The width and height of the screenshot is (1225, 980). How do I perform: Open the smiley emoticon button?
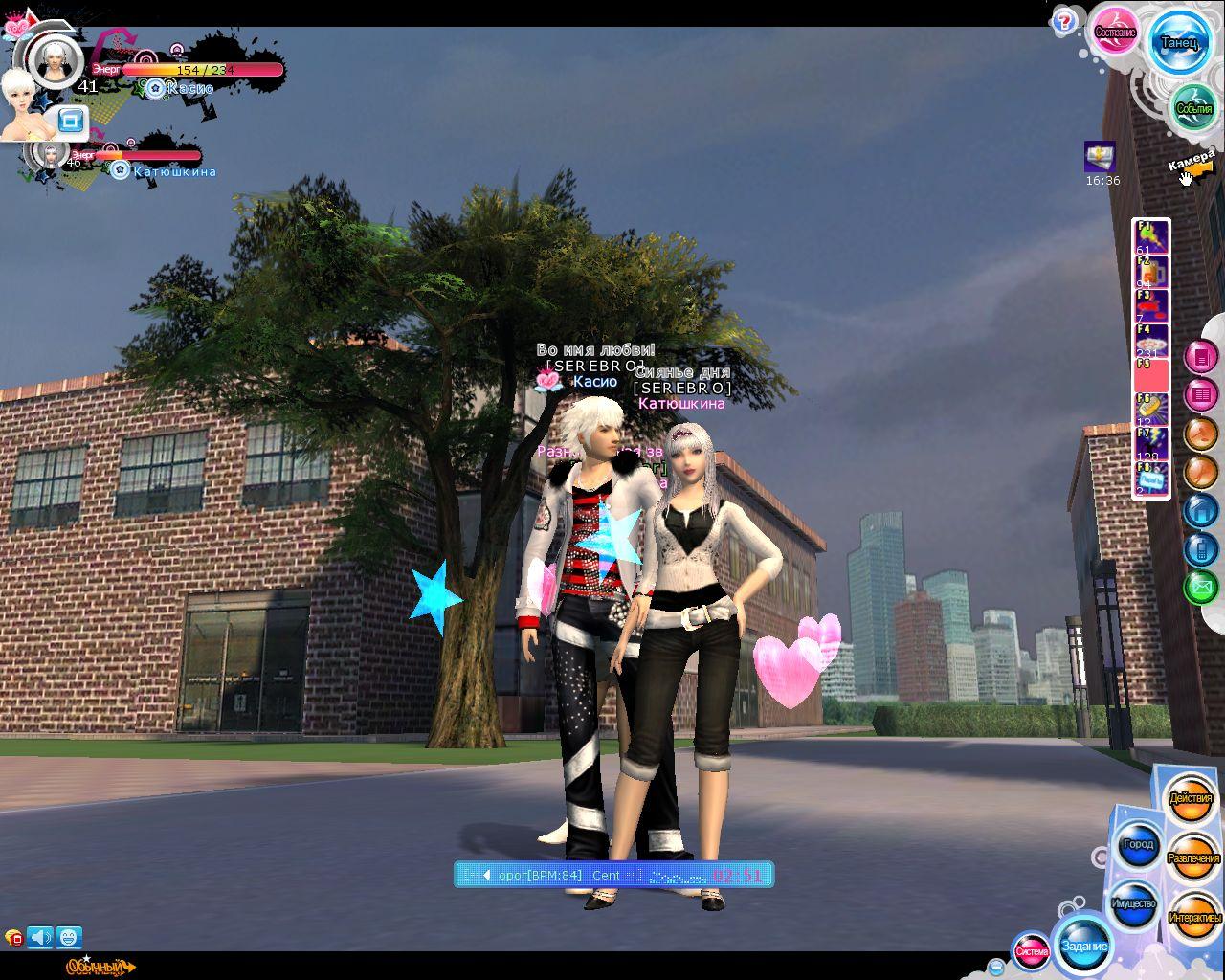pyautogui.click(x=68, y=937)
